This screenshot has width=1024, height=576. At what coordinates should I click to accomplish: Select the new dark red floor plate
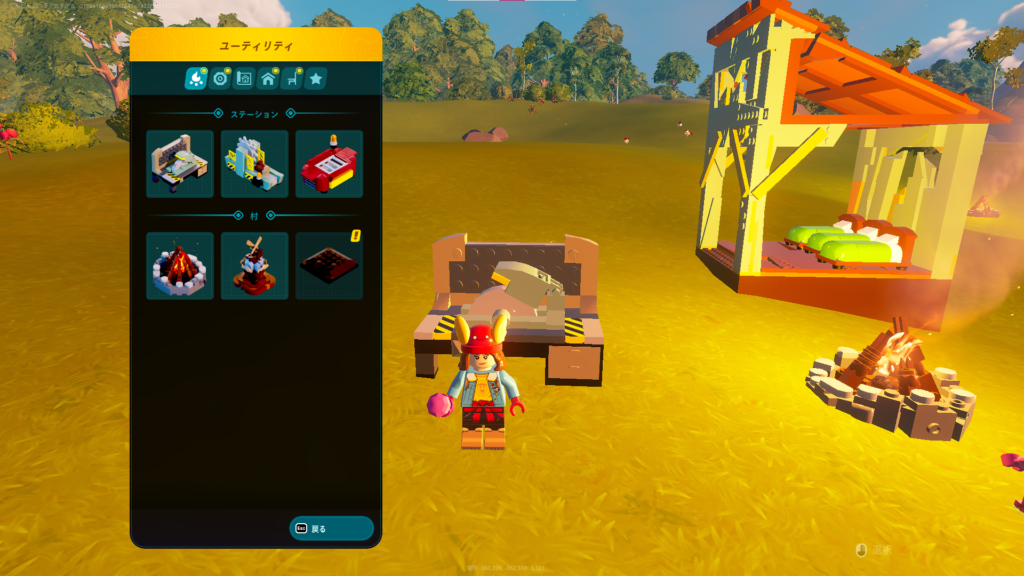pyautogui.click(x=329, y=266)
